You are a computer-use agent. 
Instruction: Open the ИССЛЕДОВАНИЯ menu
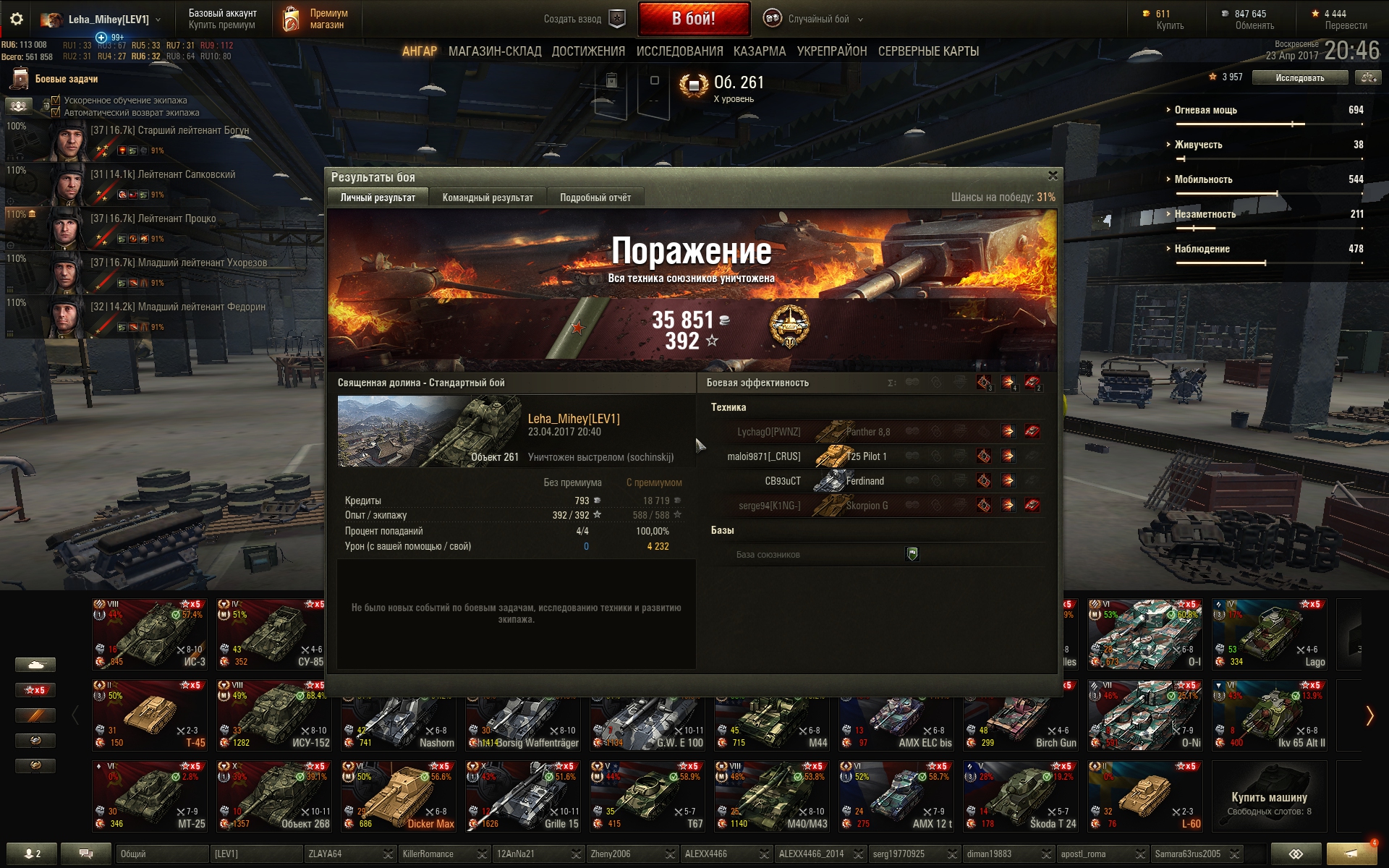coord(679,51)
